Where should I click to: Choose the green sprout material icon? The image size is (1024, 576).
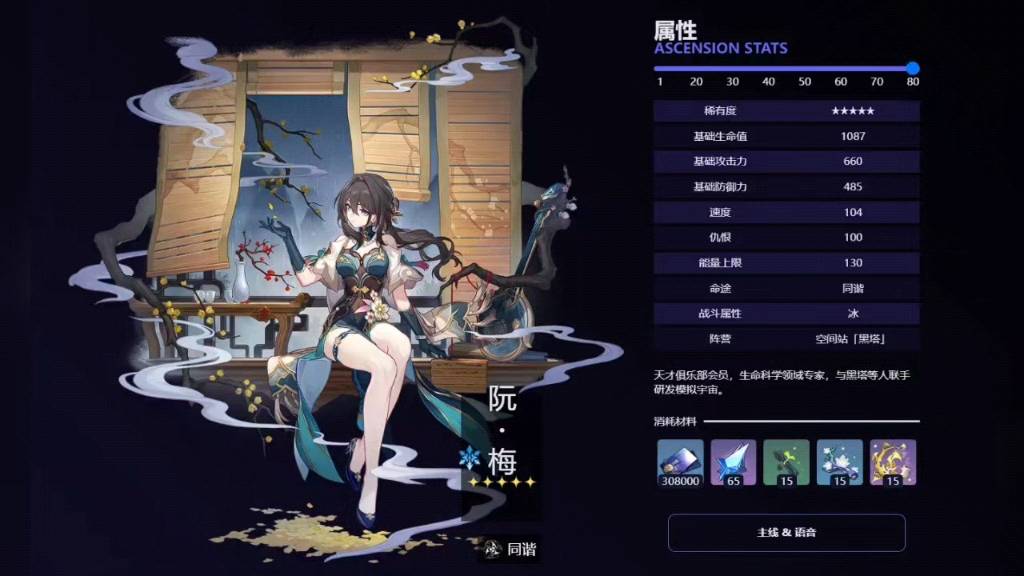[x=786, y=462]
